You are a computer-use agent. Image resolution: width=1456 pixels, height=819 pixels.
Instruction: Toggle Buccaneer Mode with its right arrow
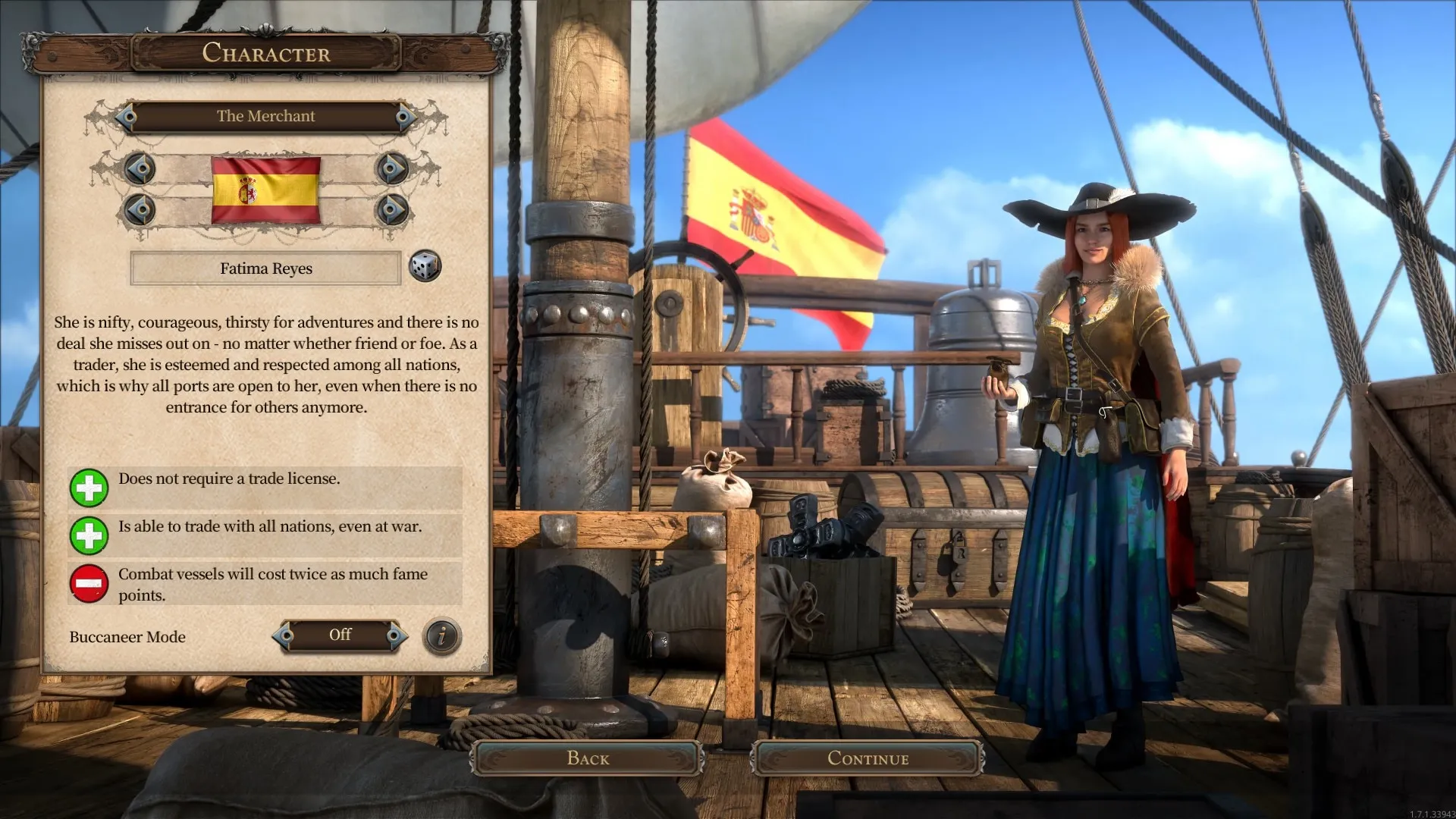[x=395, y=635]
